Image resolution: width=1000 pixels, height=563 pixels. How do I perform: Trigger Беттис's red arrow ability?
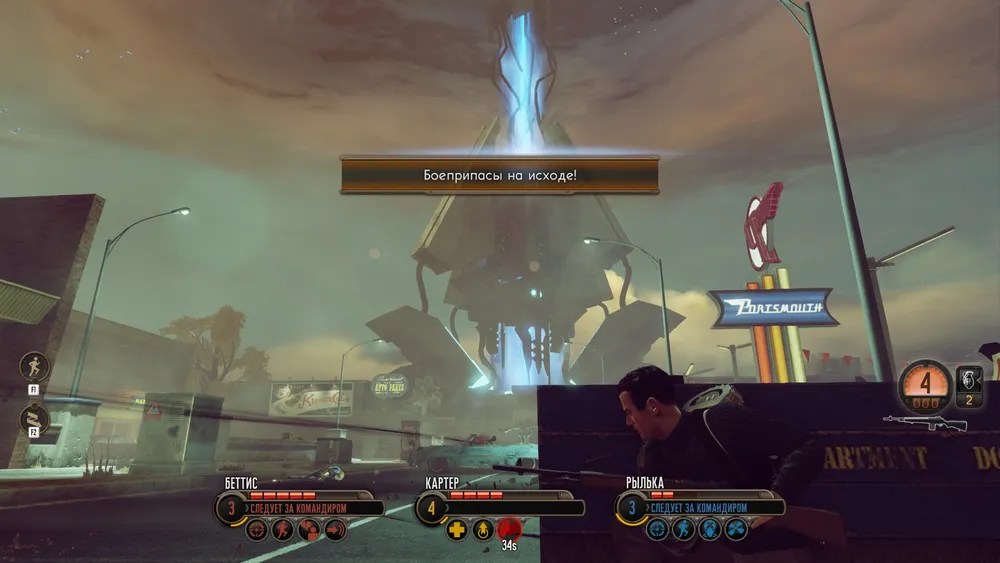335,530
